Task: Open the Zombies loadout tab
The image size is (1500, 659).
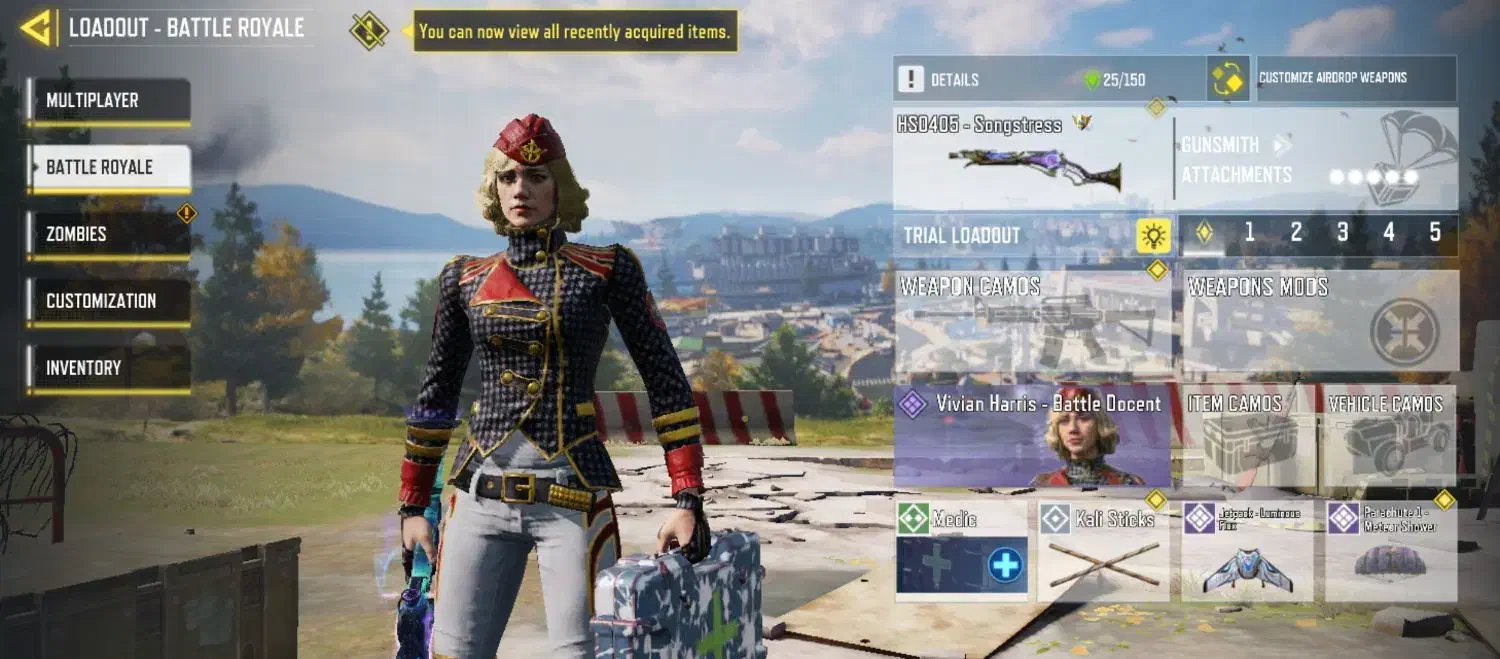Action: coord(108,234)
